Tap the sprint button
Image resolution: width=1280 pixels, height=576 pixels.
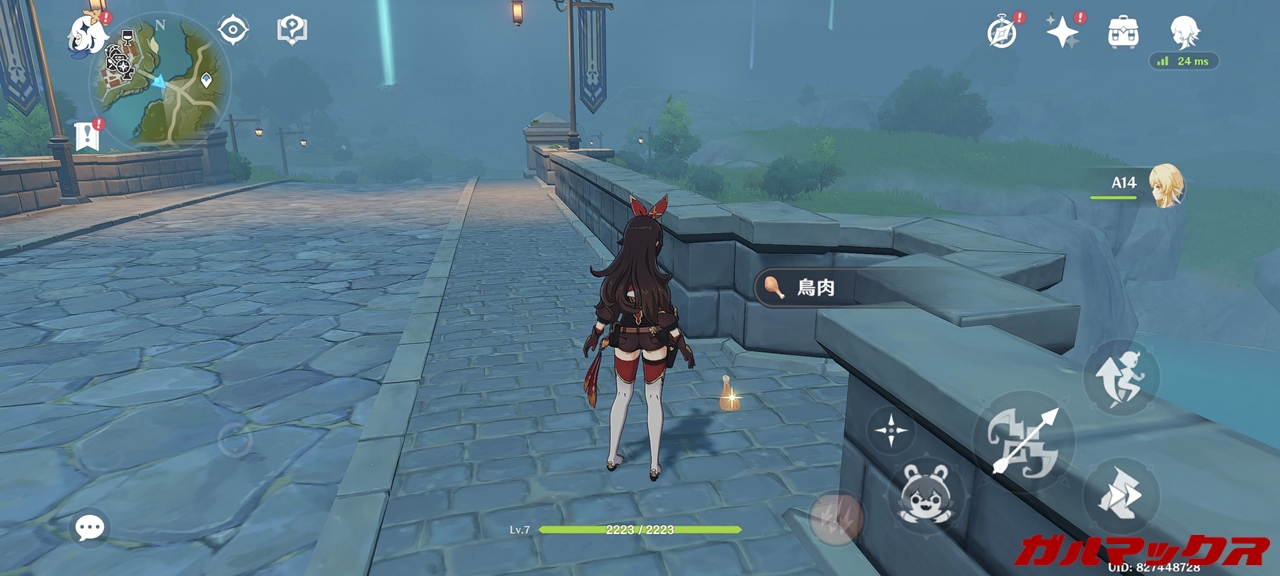coord(1121,496)
